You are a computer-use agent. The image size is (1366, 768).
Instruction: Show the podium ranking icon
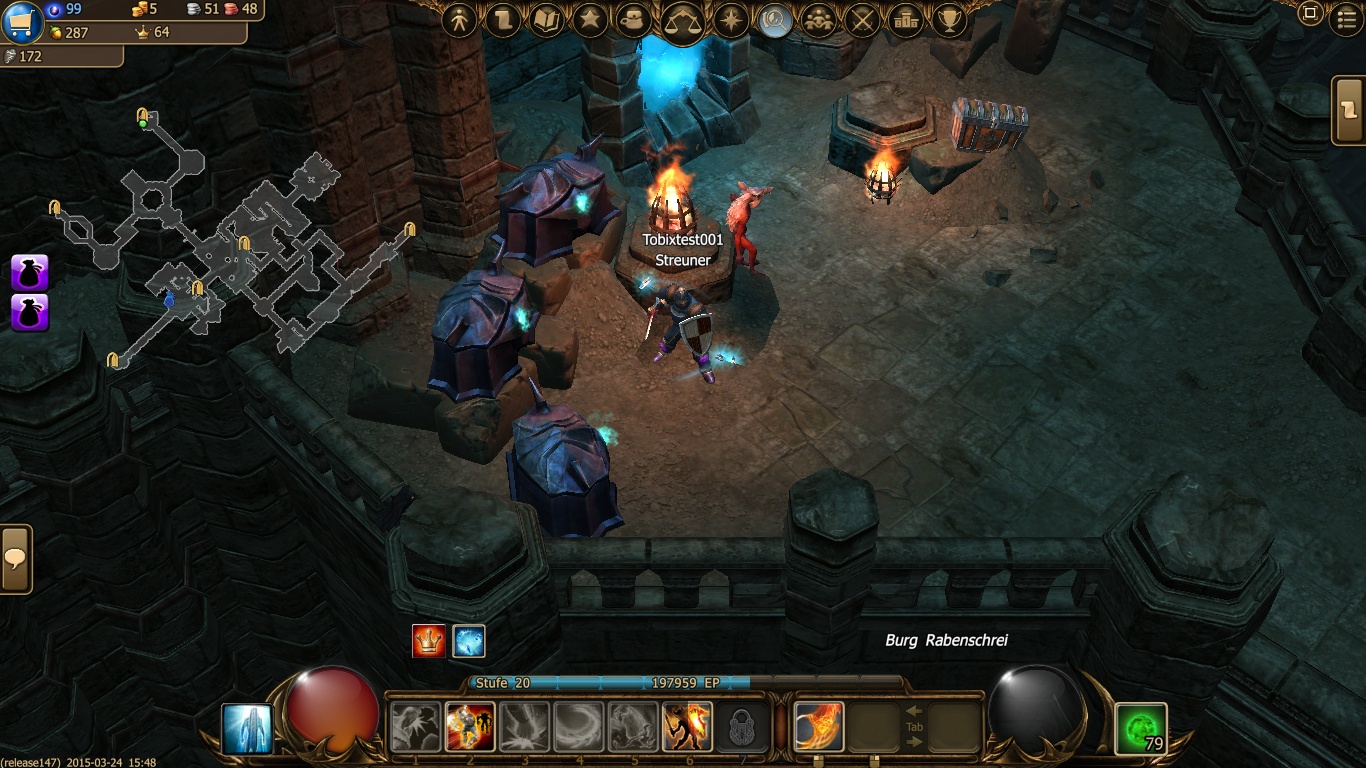(905, 20)
